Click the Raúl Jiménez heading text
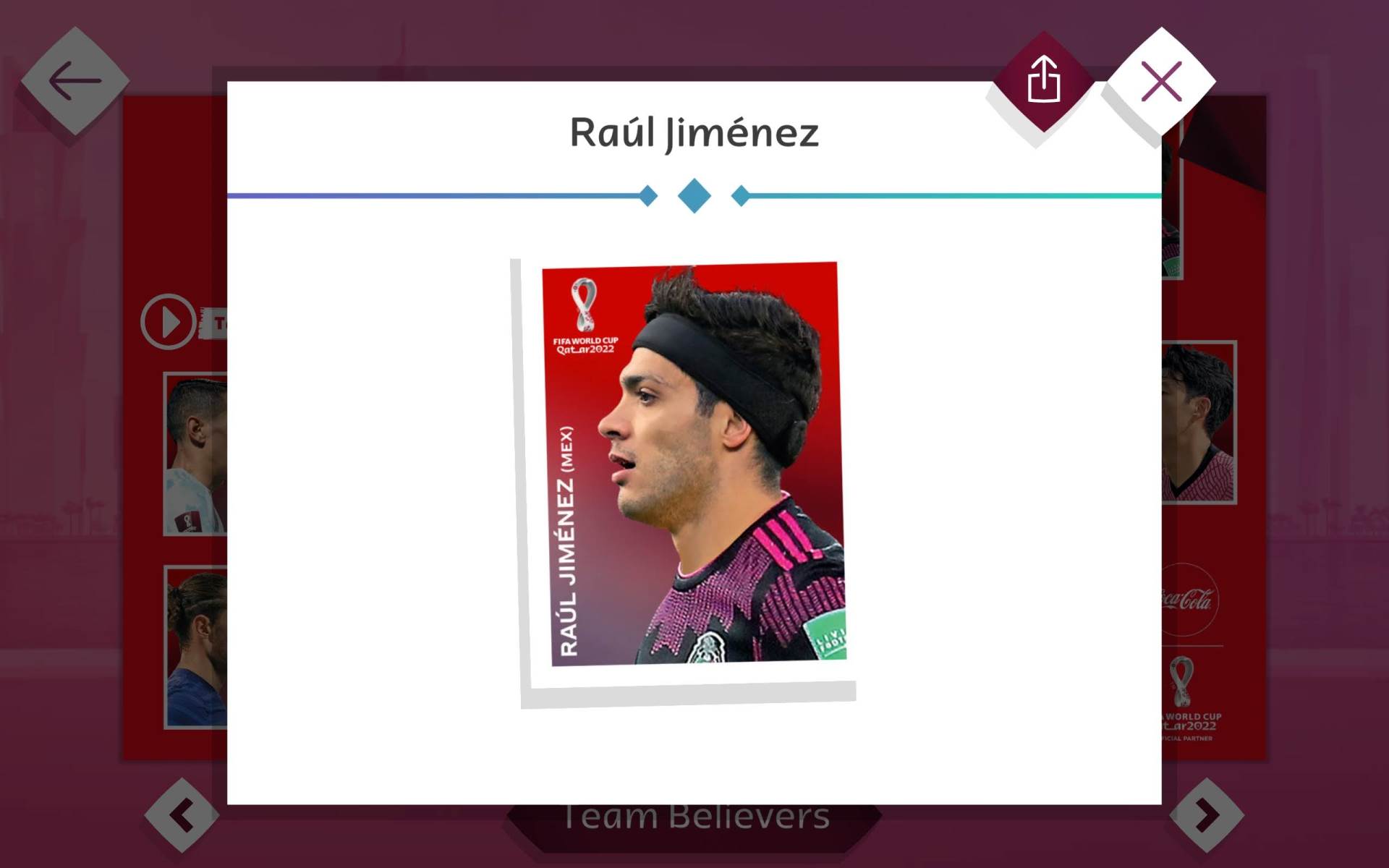The width and height of the screenshot is (1389, 868). pyautogui.click(x=694, y=132)
